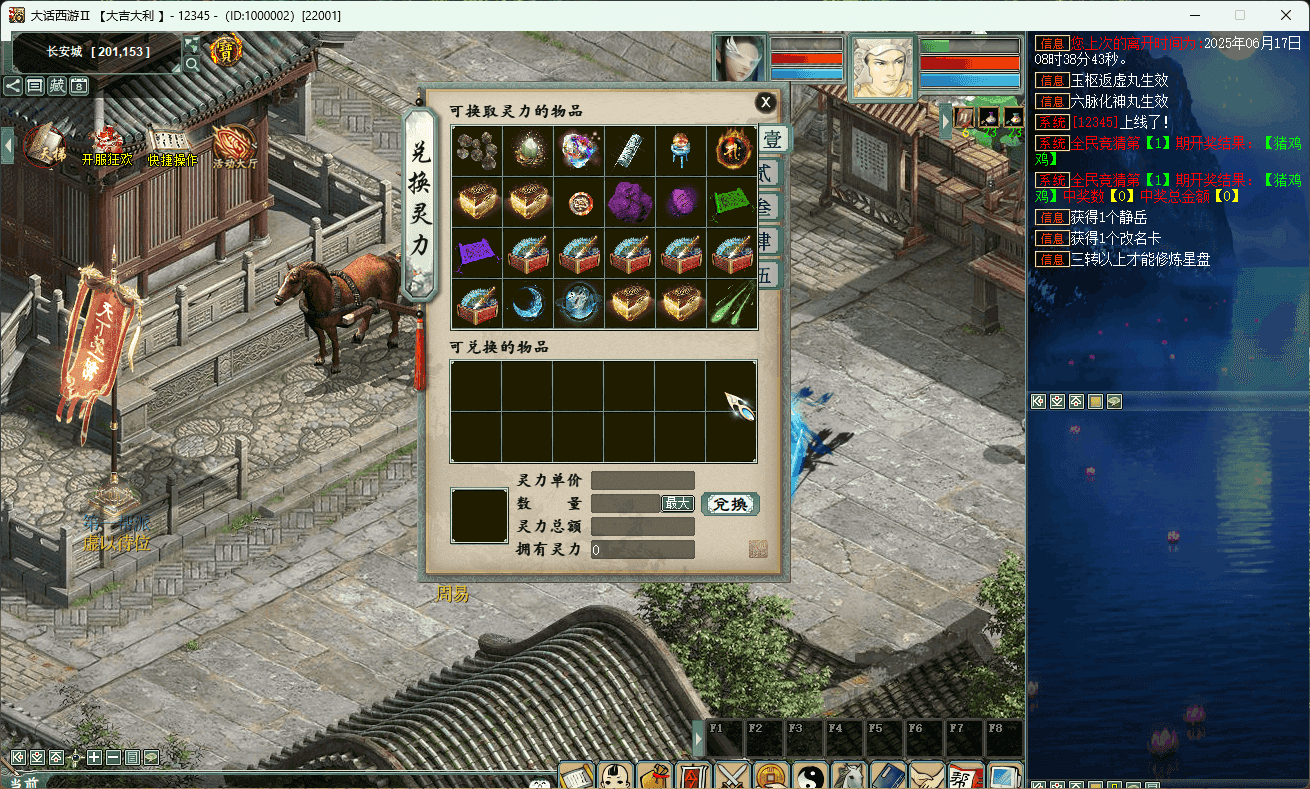
Task: Open the flaming 寶 treasure icon
Action: tap(225, 50)
